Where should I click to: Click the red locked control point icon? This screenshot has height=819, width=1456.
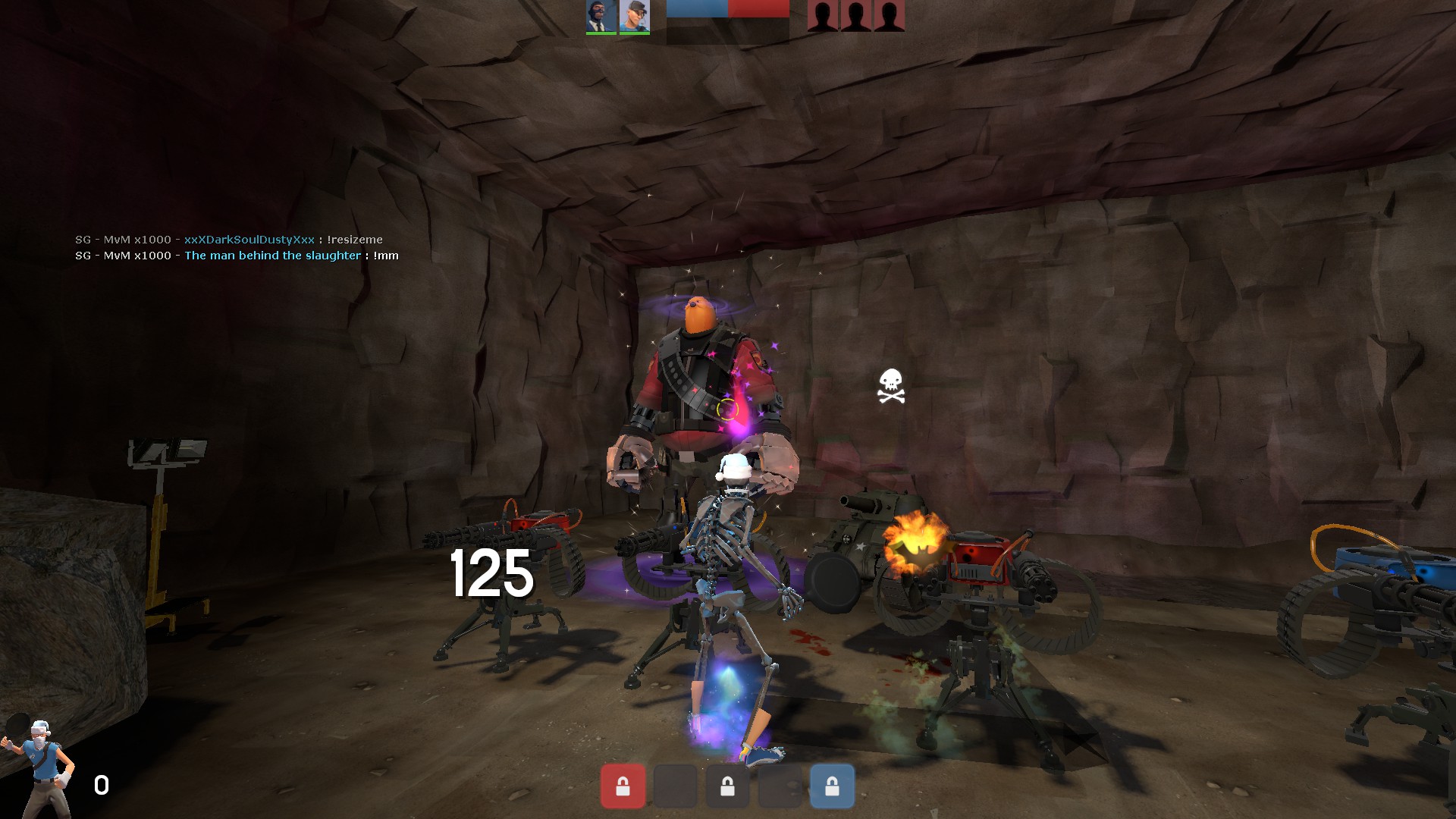[623, 786]
